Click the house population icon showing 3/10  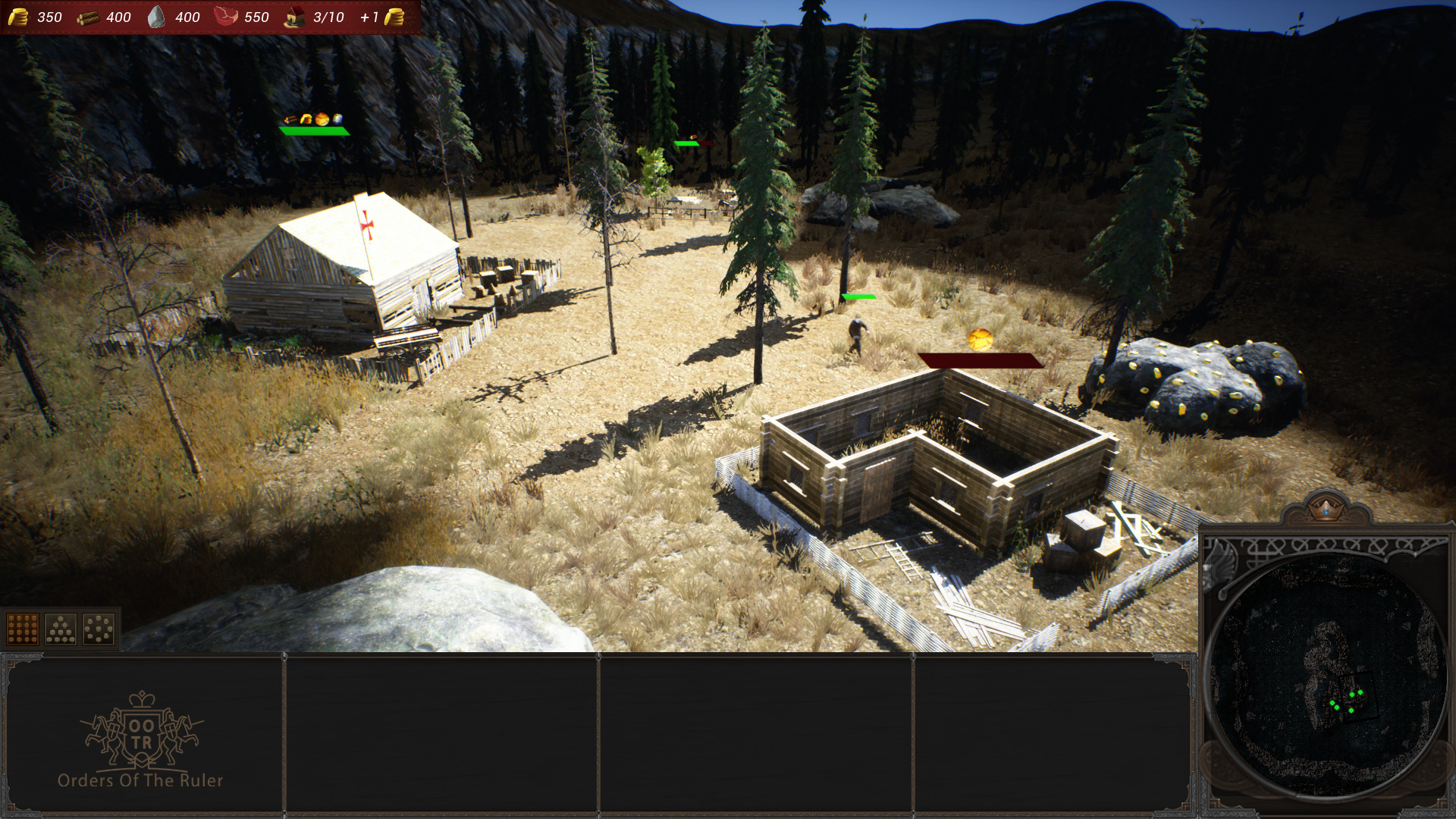pyautogui.click(x=296, y=17)
